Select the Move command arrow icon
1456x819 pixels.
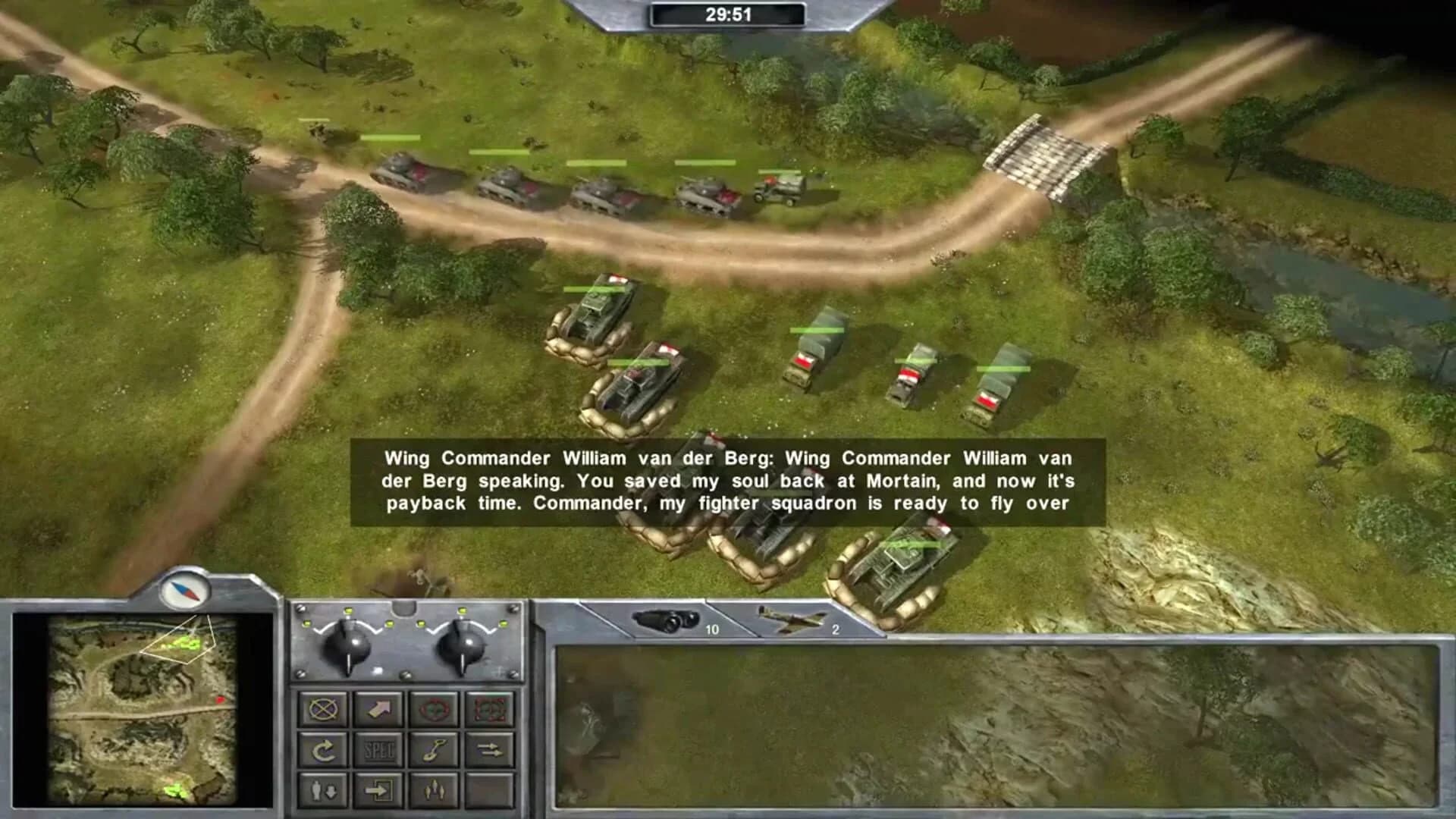point(379,709)
